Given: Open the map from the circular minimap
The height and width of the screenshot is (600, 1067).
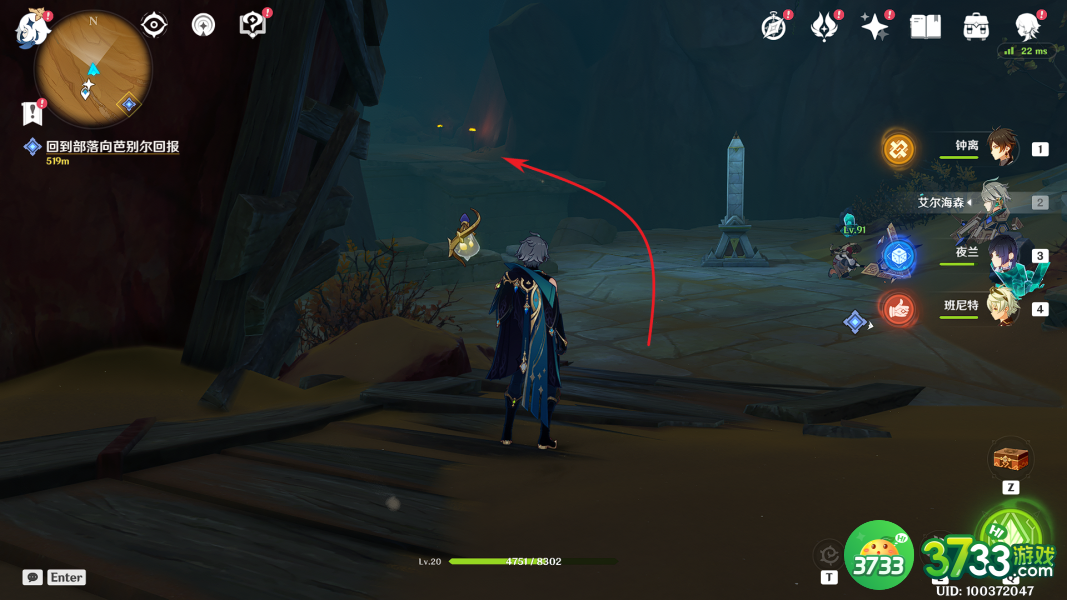Looking at the screenshot, I should tap(93, 71).
